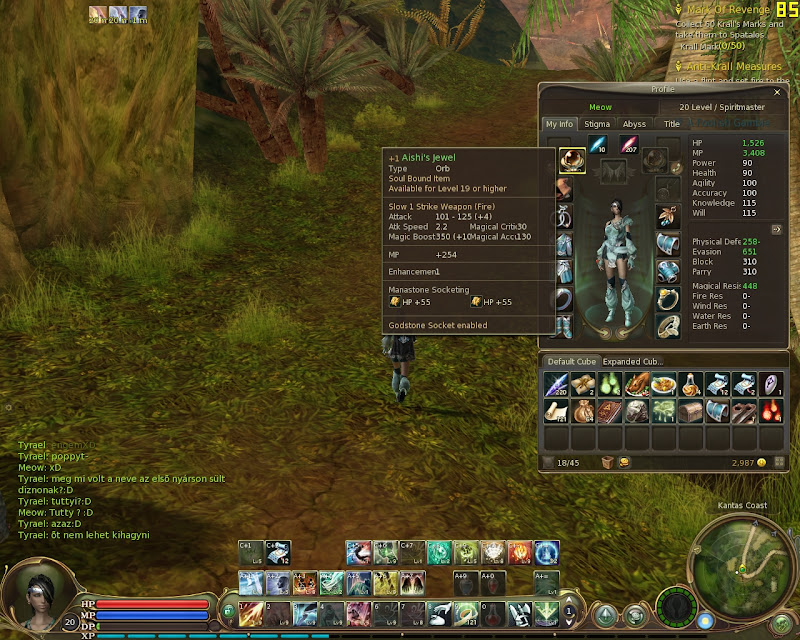Activate the flame skill in top hotbar

pyautogui.click(x=519, y=551)
